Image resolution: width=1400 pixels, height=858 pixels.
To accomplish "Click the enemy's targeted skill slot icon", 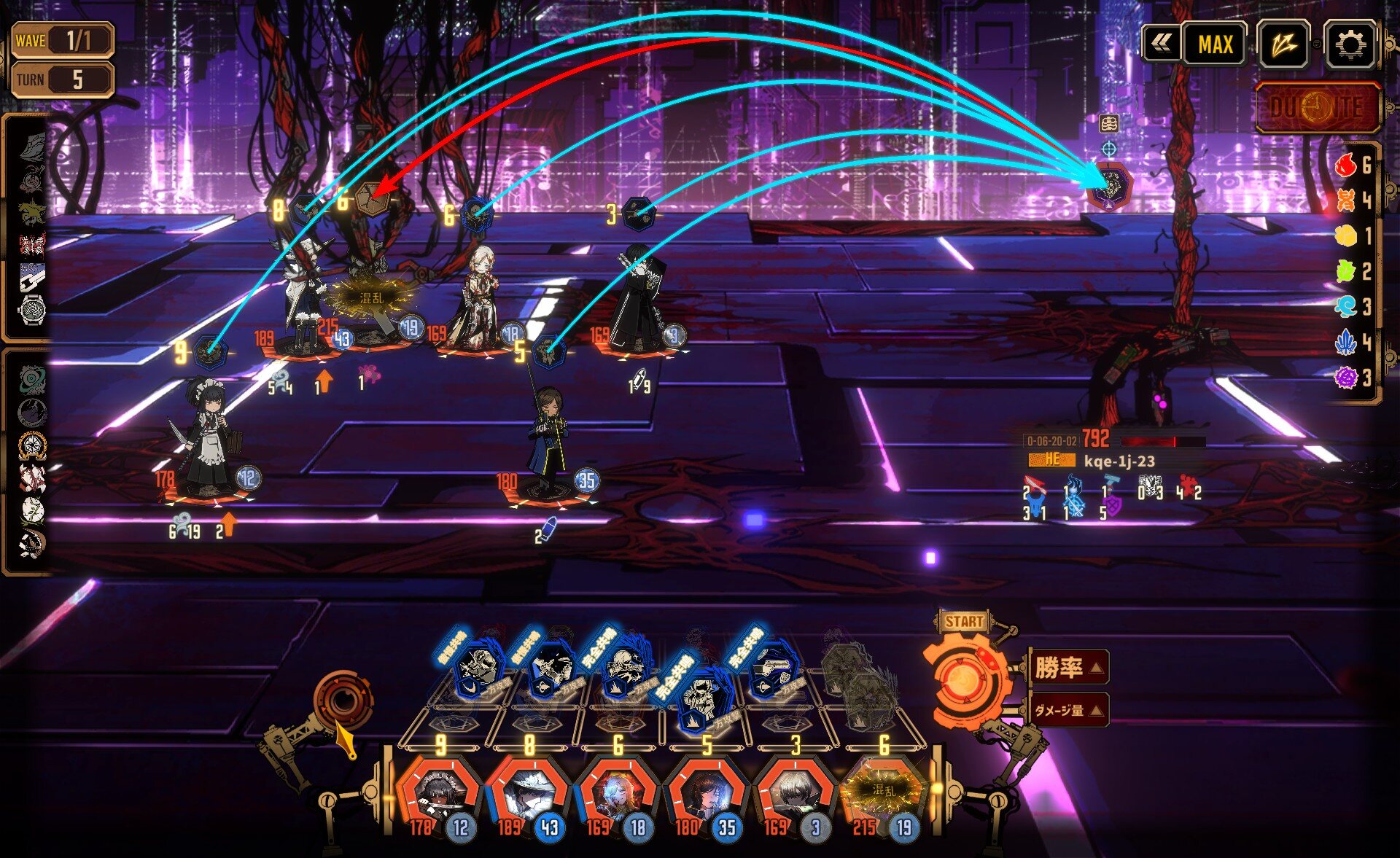I will [x=1108, y=184].
